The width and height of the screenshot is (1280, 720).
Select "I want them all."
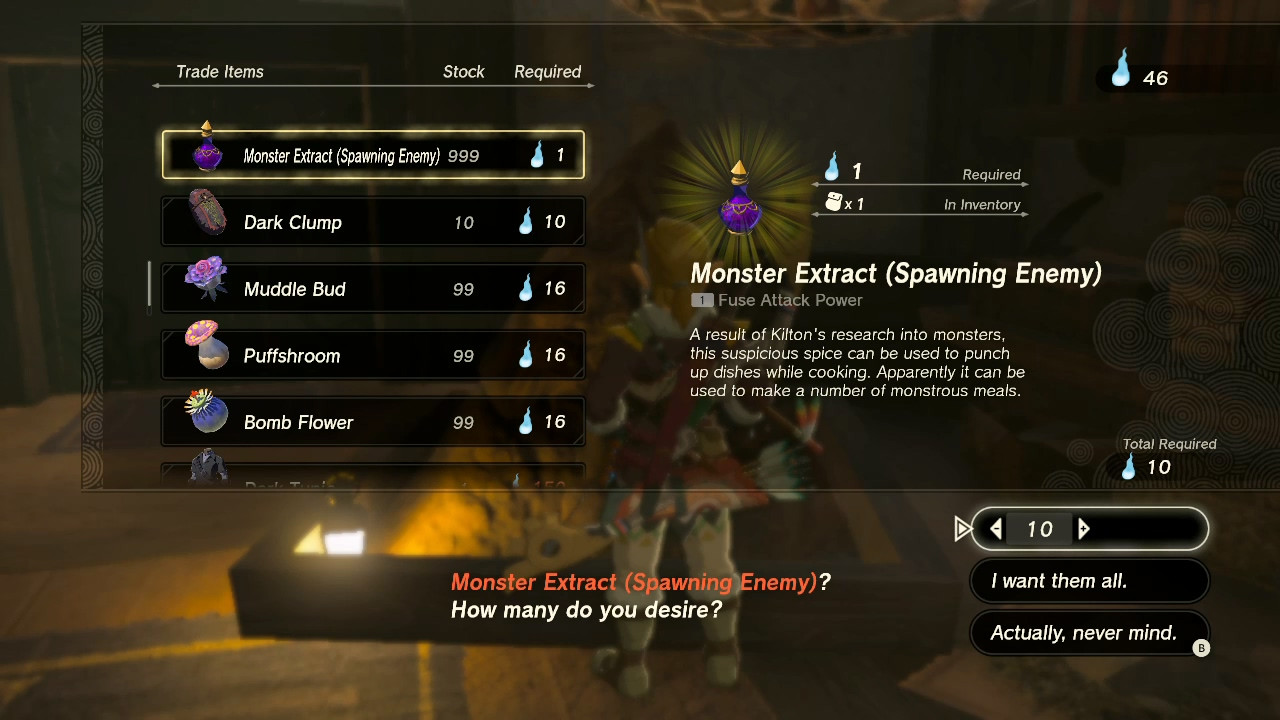pyautogui.click(x=1089, y=580)
